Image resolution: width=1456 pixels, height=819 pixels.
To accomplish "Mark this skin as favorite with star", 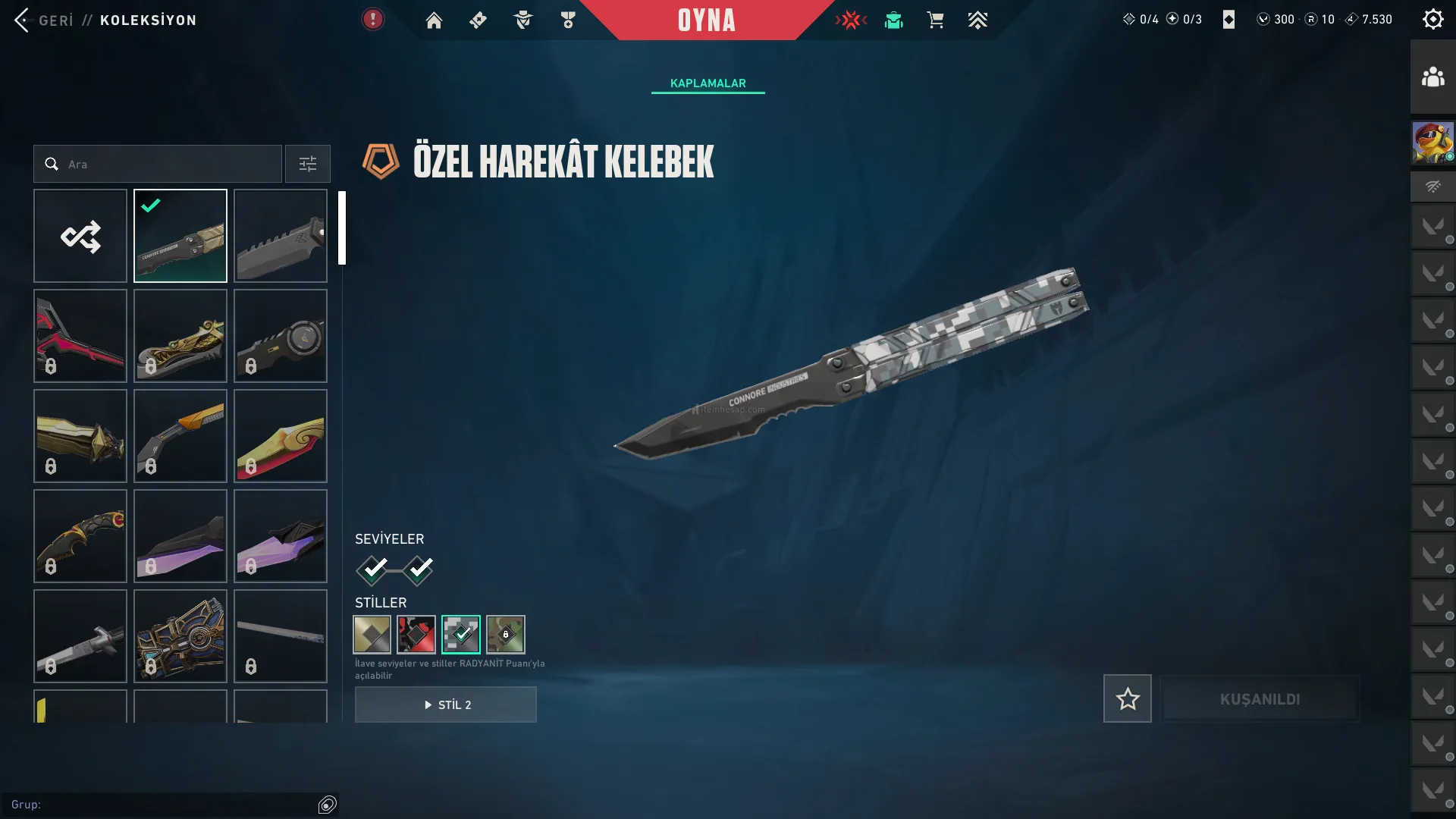I will click(1127, 698).
